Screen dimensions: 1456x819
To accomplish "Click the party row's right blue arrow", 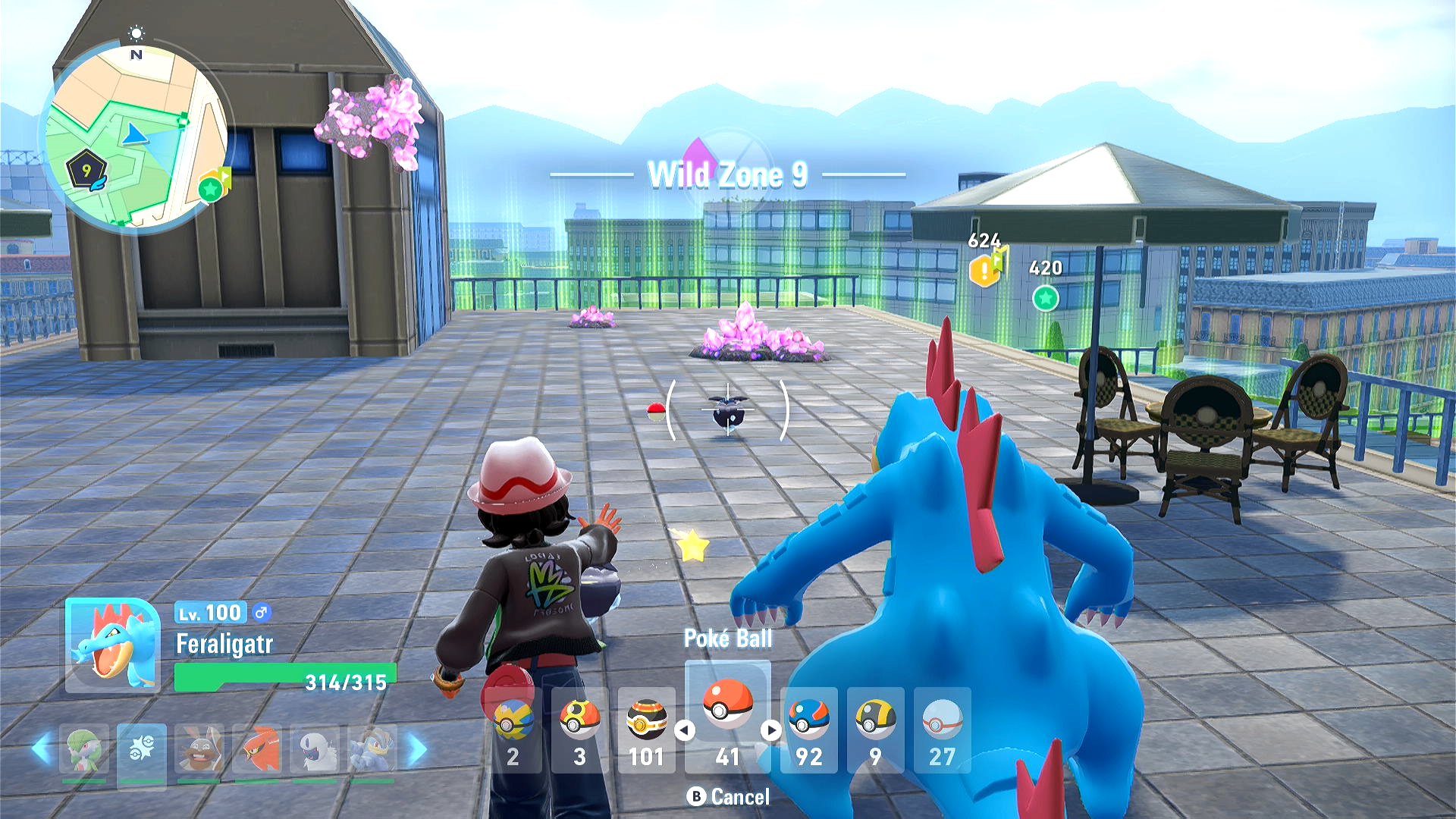I will [417, 748].
